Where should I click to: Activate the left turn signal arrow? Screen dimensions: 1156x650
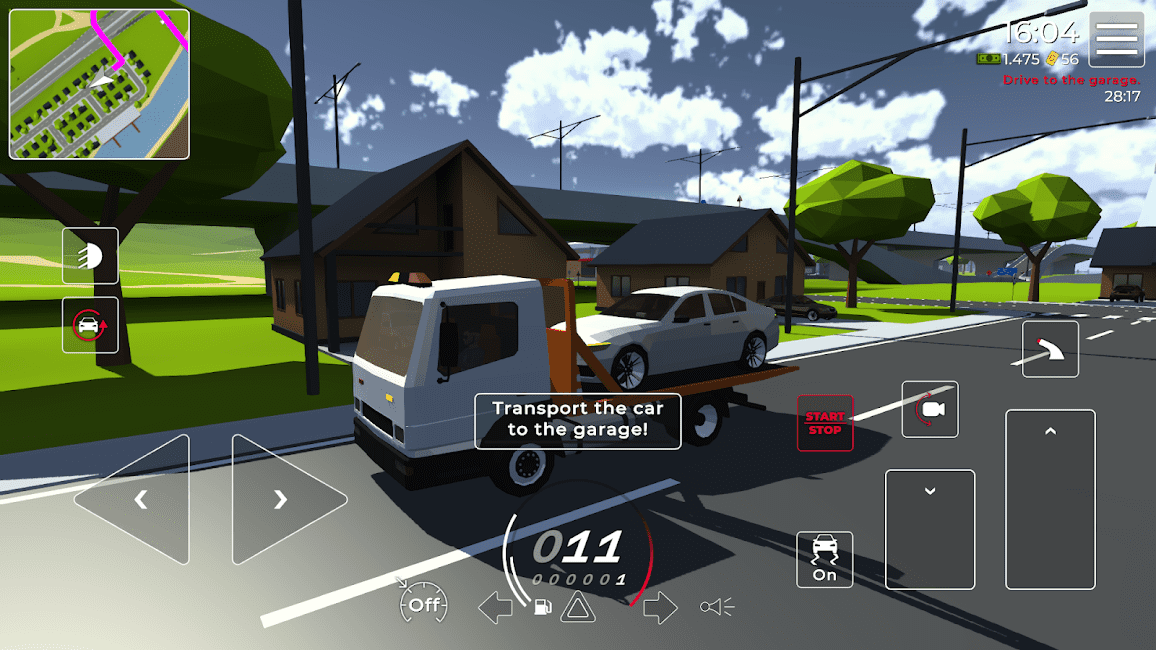(495, 606)
